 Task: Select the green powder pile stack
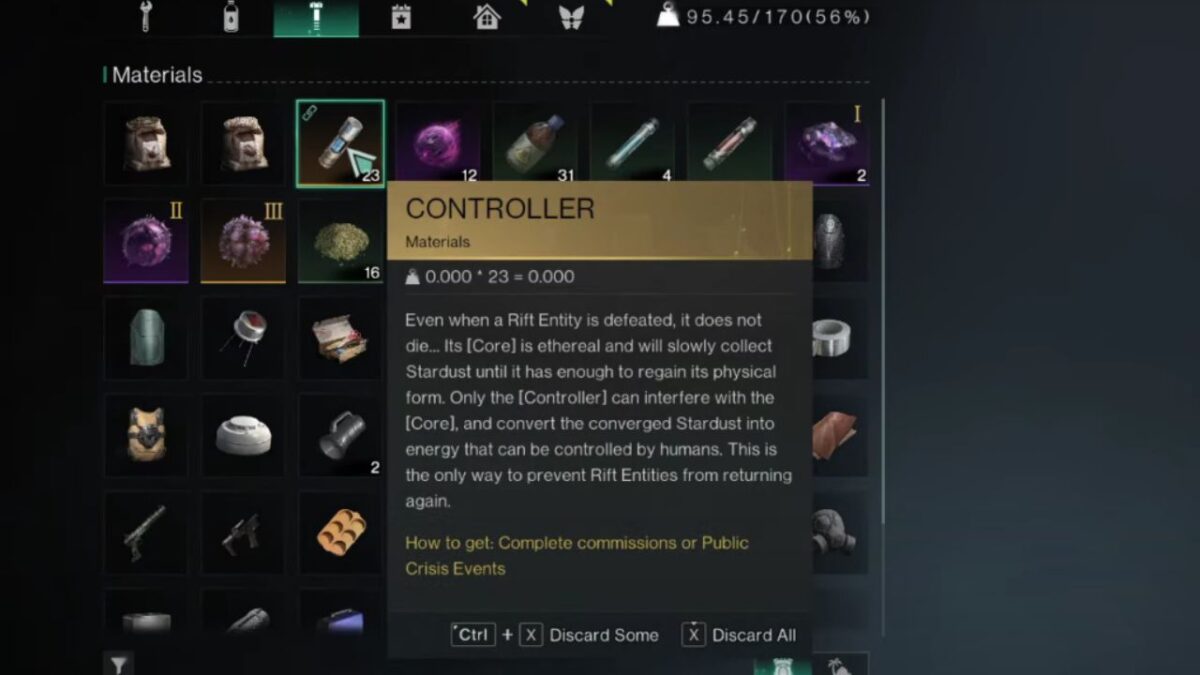click(x=341, y=240)
